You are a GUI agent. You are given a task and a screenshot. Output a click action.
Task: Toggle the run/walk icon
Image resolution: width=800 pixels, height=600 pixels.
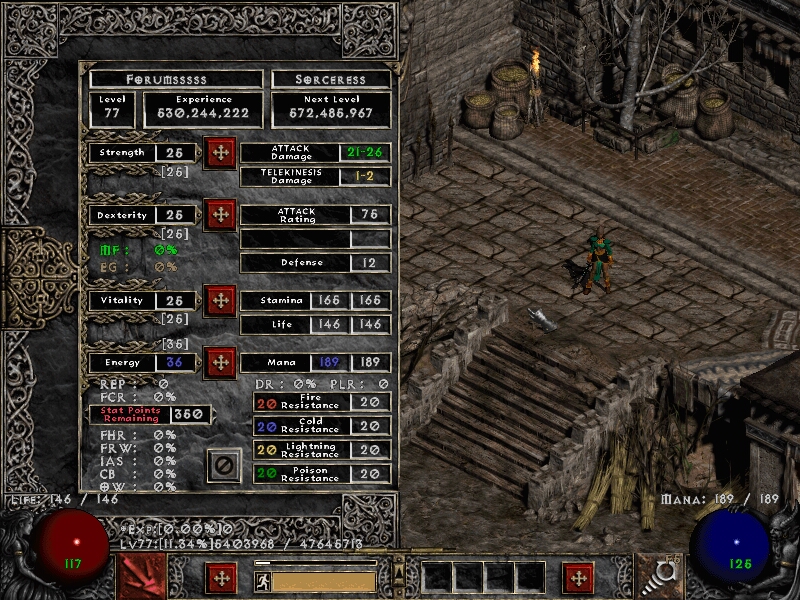pos(262,579)
